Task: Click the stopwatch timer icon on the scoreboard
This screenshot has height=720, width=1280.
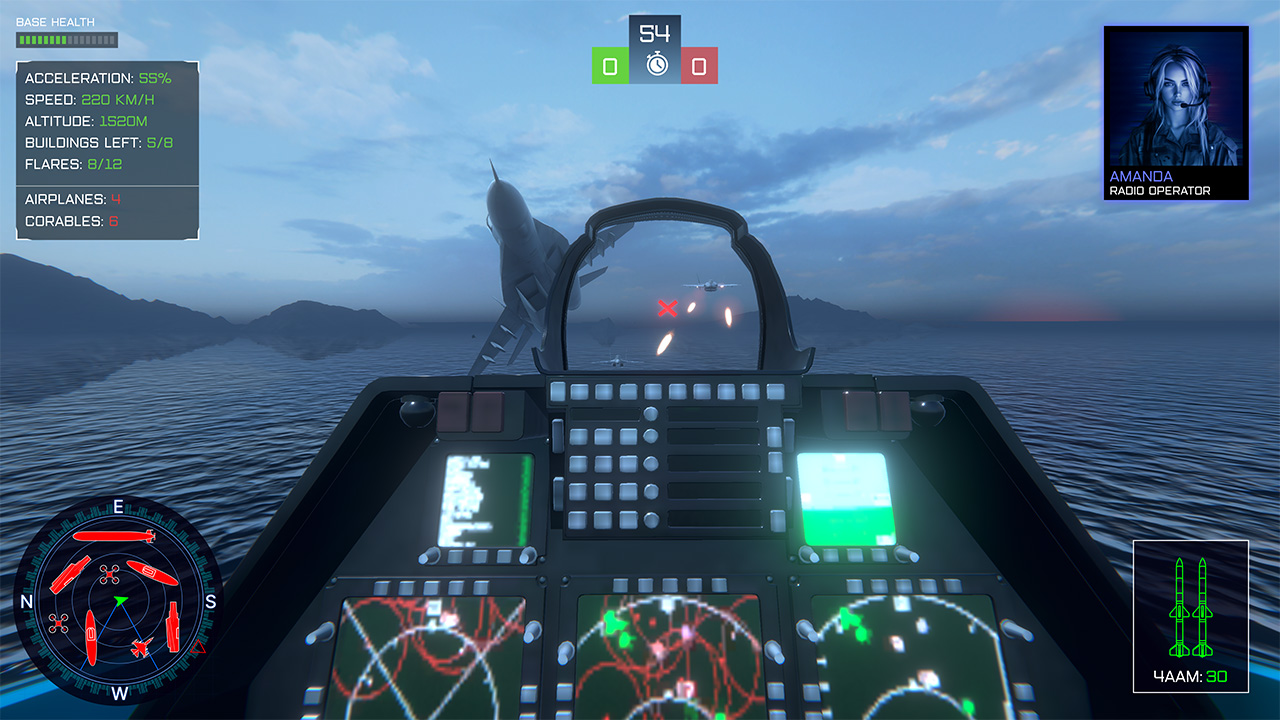Action: tap(655, 62)
